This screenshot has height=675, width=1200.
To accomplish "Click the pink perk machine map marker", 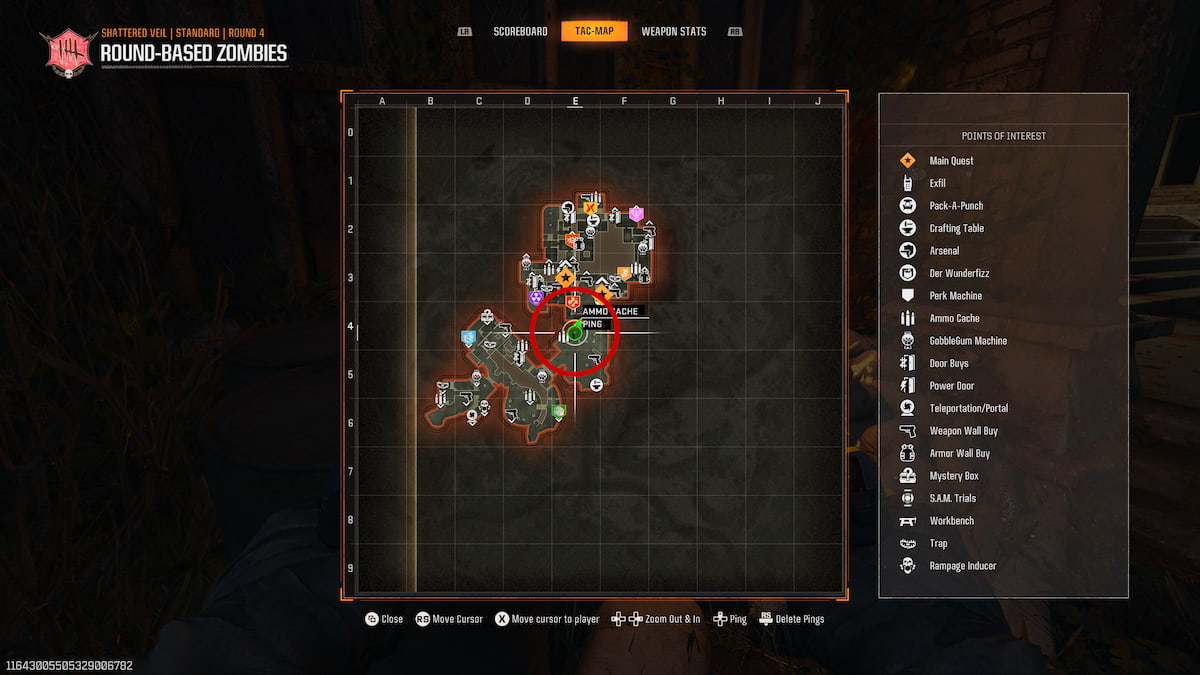I will (x=636, y=213).
